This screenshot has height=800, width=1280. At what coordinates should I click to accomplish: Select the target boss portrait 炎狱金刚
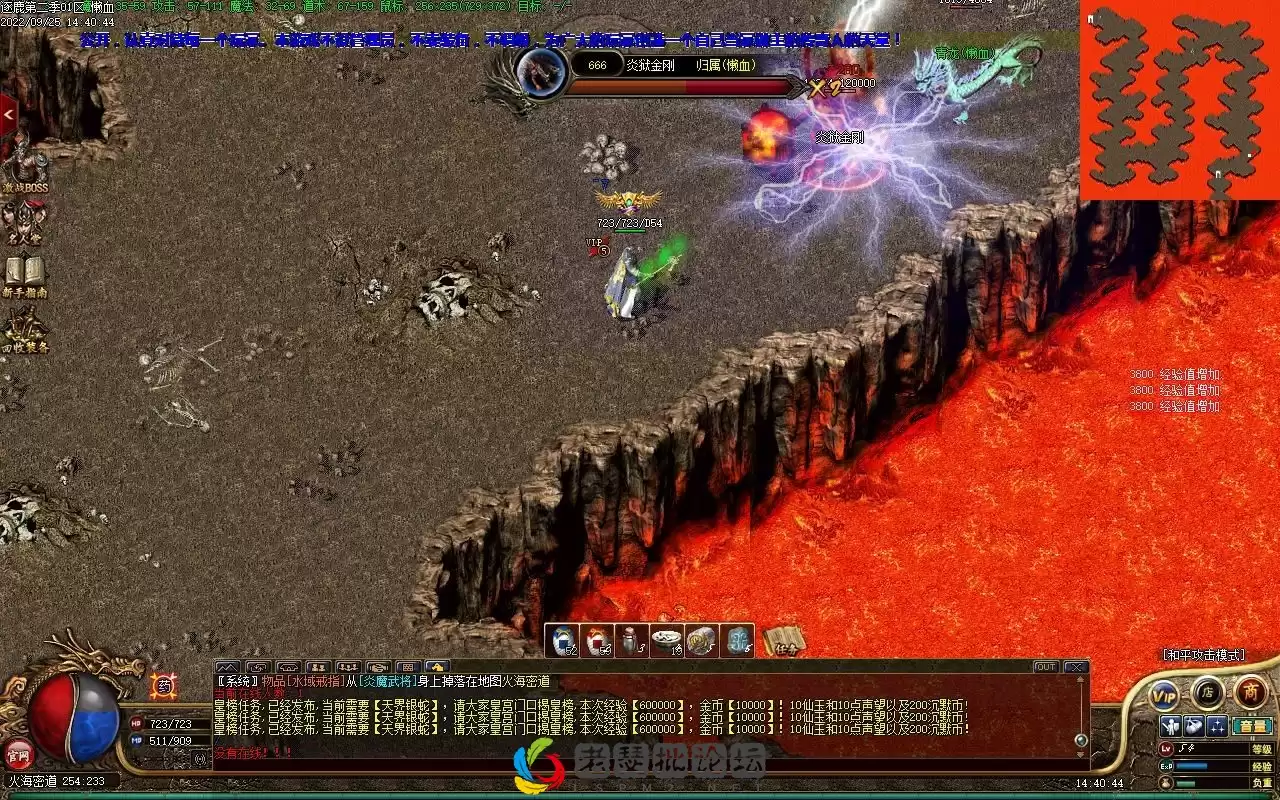point(541,70)
